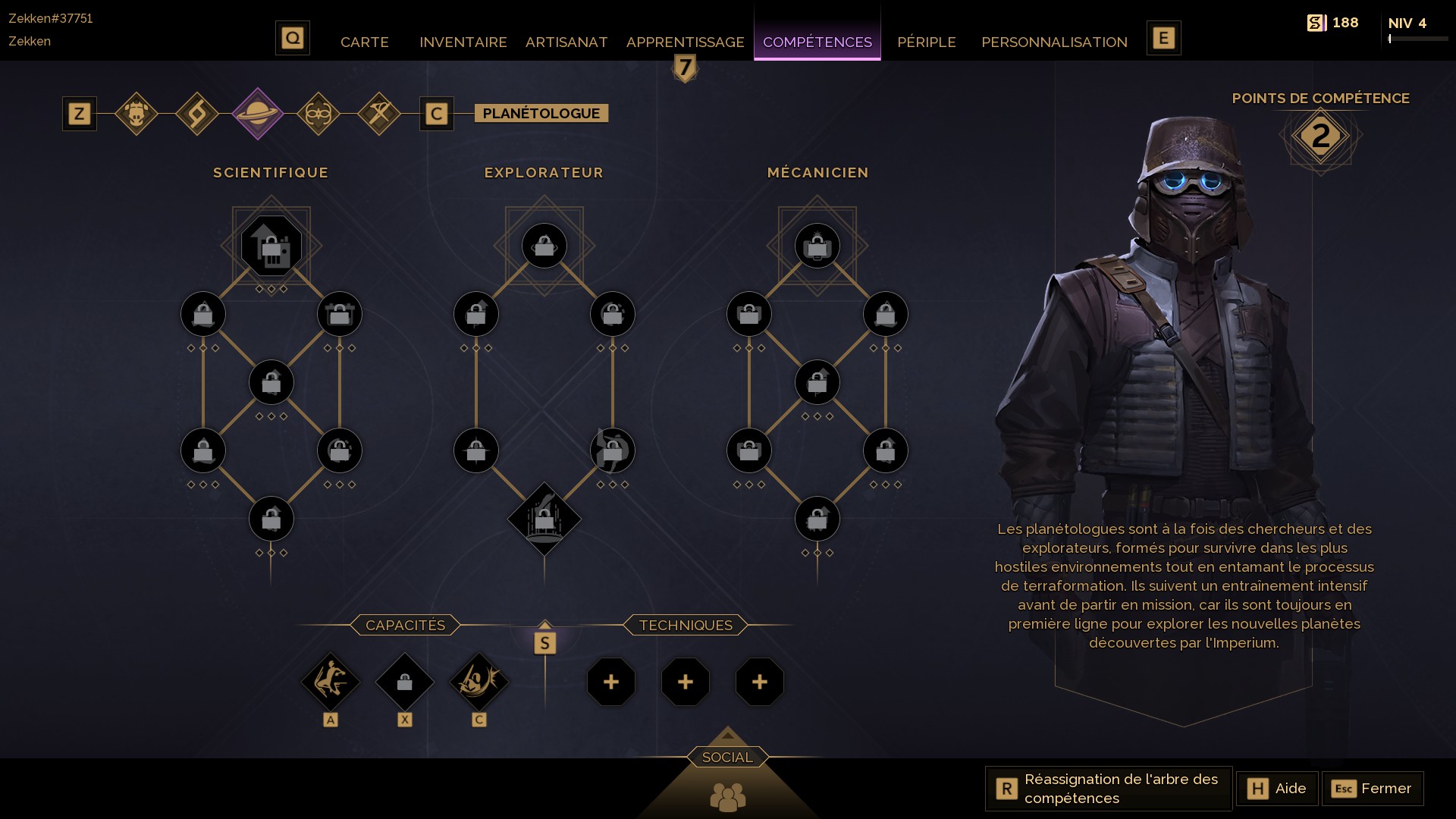Open the Apprentissage menu with notification 7
Image resolution: width=1456 pixels, height=819 pixels.
pyautogui.click(x=684, y=42)
